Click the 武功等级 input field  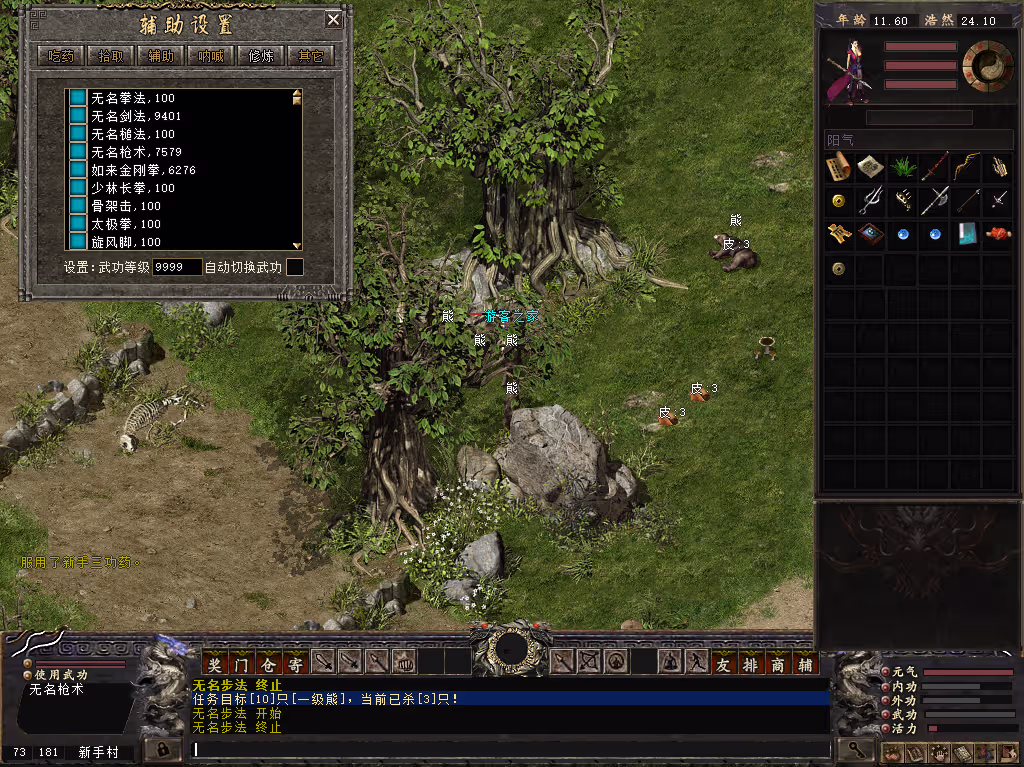(x=177, y=267)
